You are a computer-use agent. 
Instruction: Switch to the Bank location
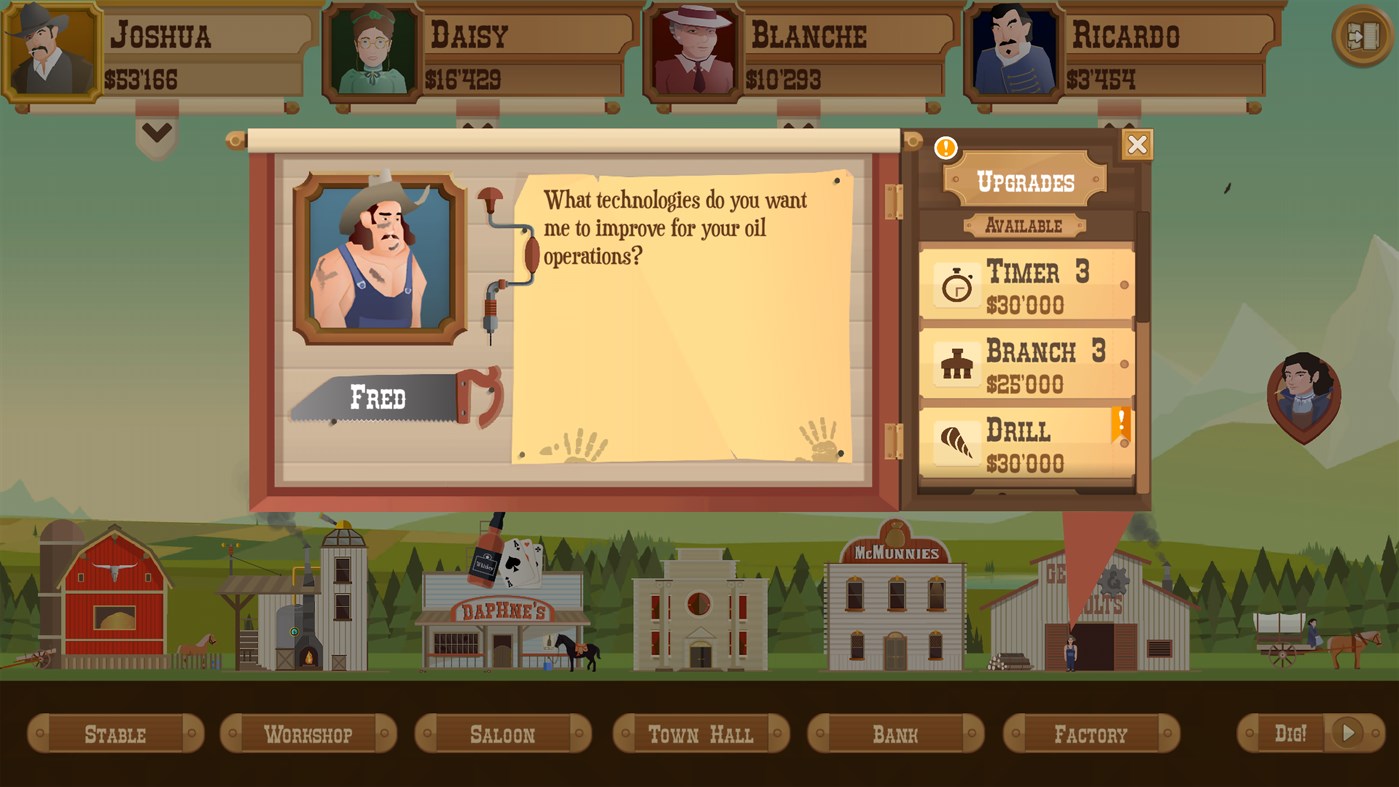(x=895, y=733)
